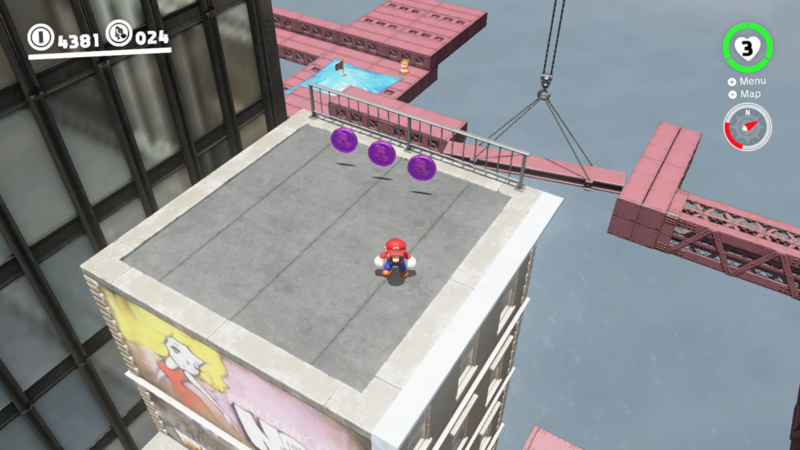
Task: Open the Map option
Action: (745, 94)
